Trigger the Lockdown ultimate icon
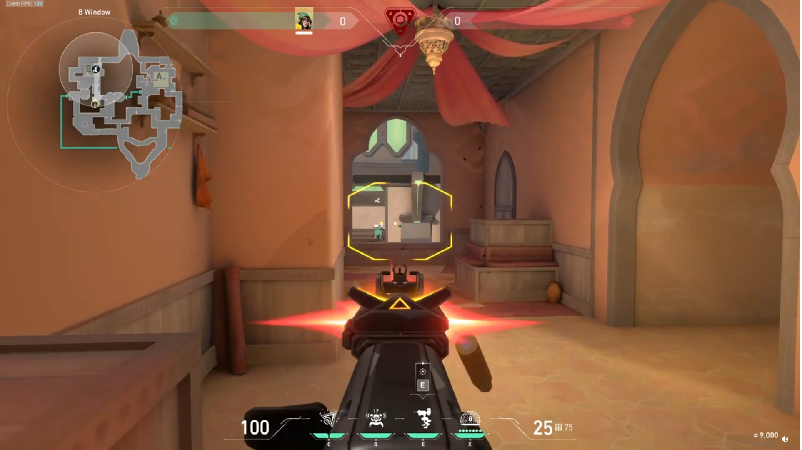 (x=470, y=420)
